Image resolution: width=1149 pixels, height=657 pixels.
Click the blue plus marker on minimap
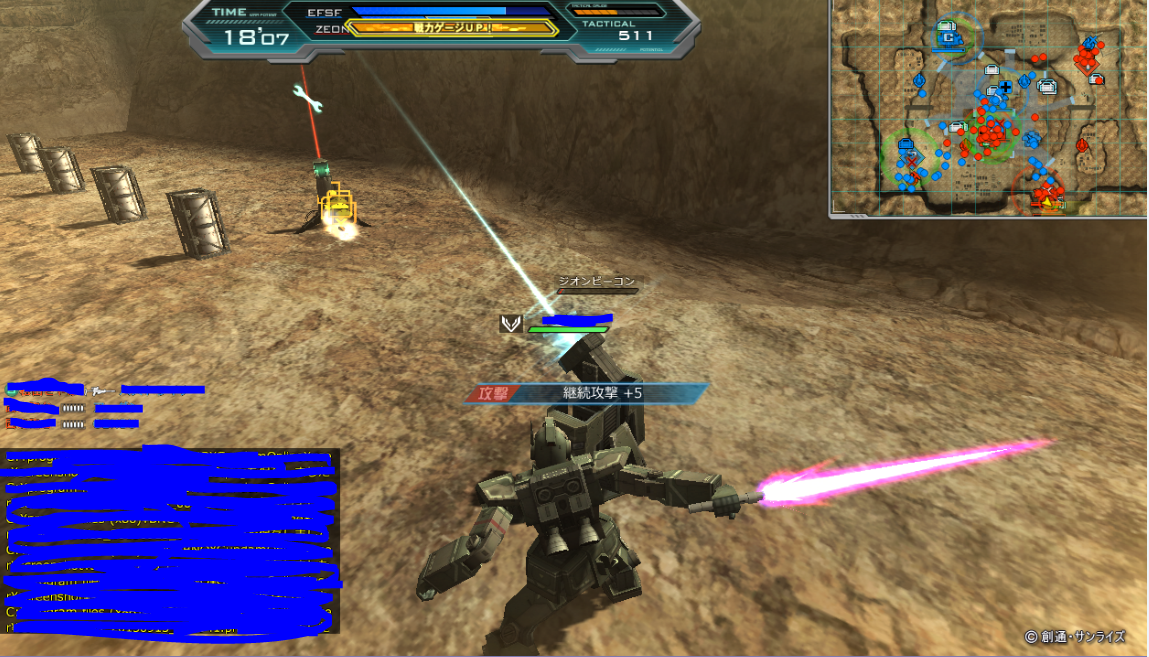coord(1005,88)
